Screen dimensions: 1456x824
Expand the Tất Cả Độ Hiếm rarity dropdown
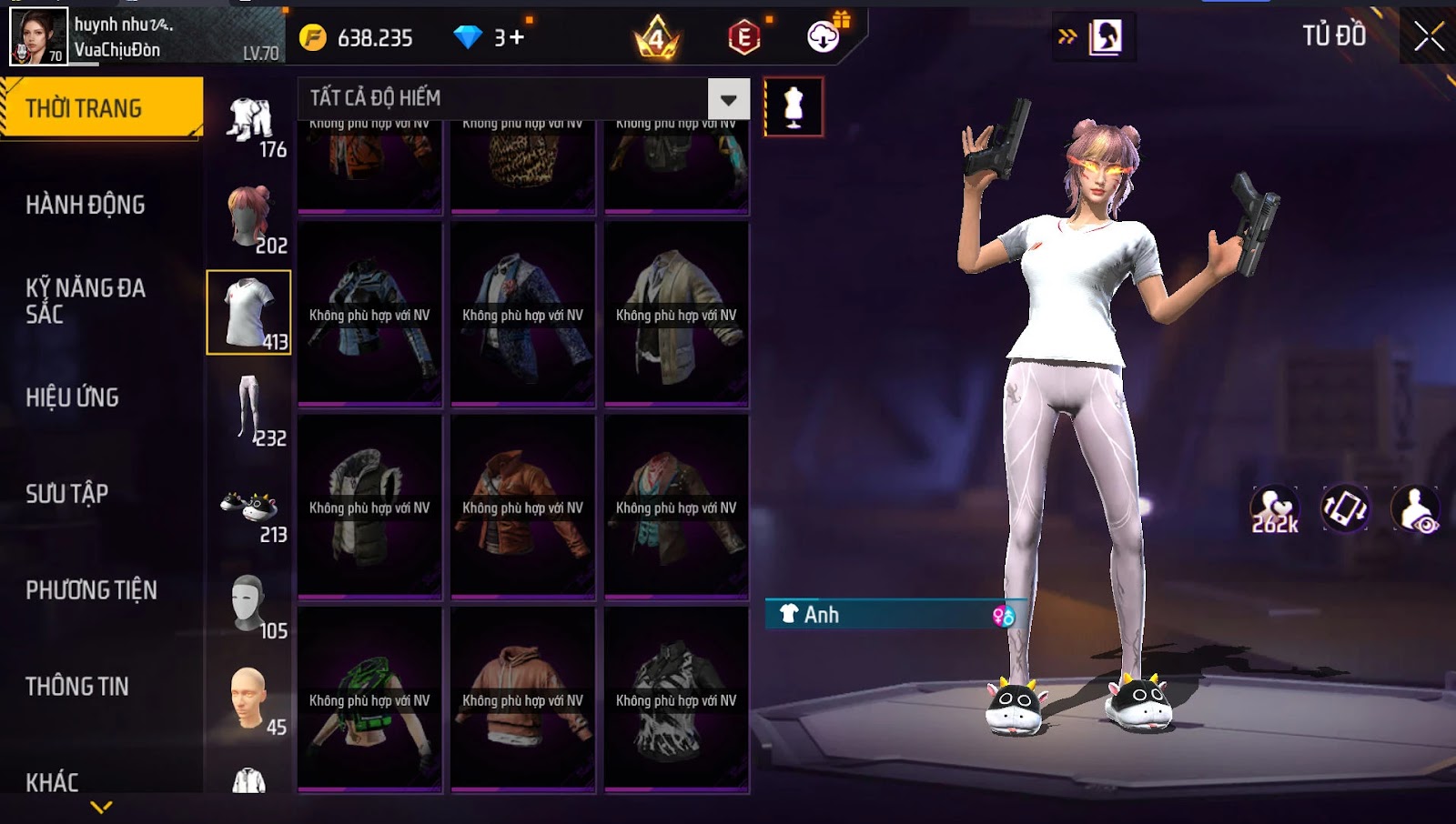tap(728, 98)
